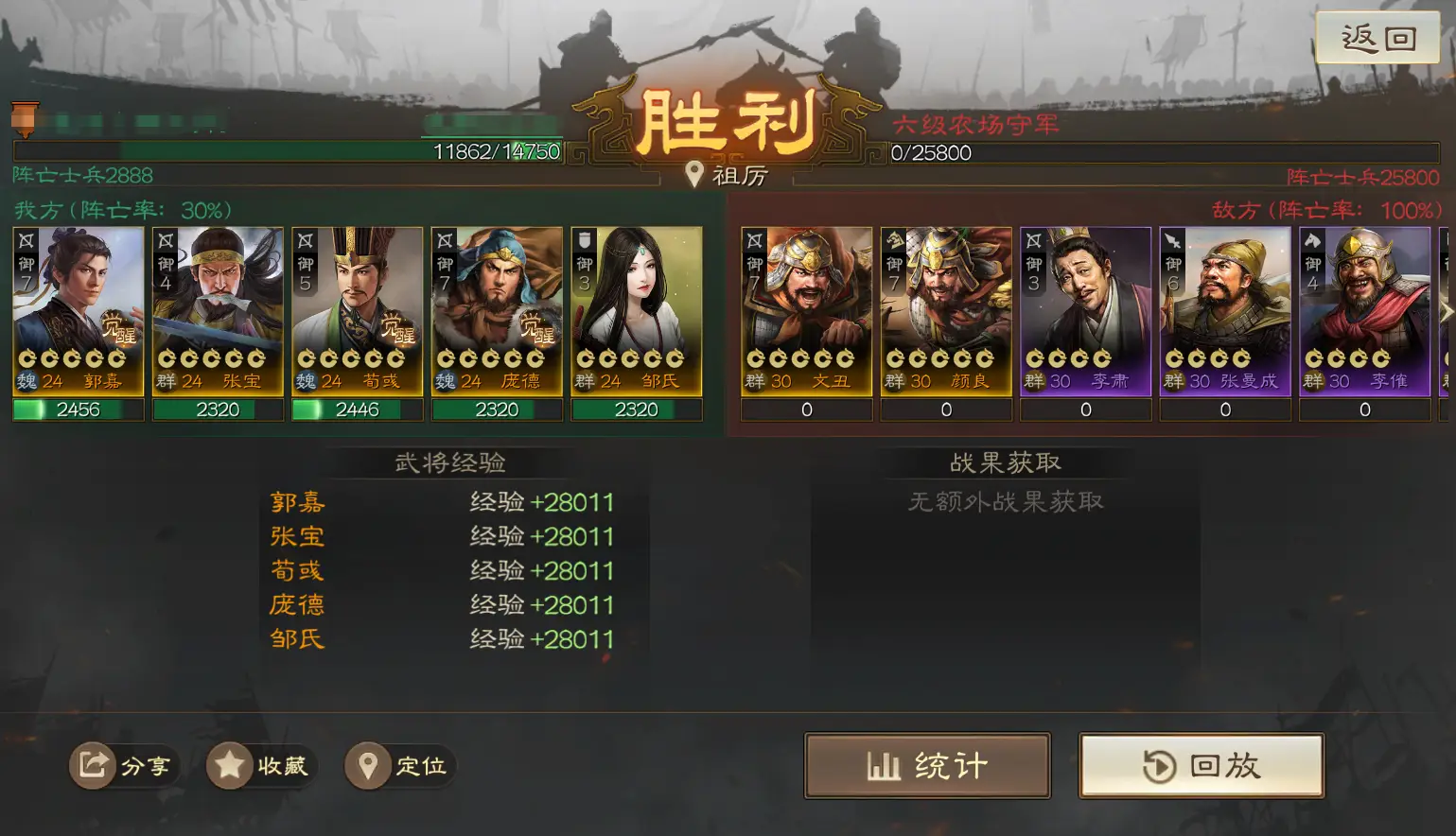Select the 张宝 general card

(x=218, y=311)
